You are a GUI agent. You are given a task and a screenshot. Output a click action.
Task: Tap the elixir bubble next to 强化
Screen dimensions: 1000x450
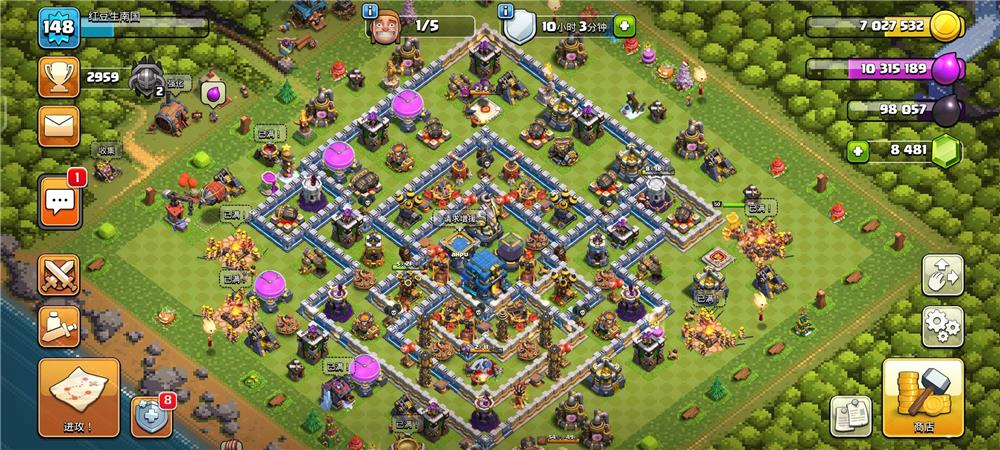[x=213, y=92]
